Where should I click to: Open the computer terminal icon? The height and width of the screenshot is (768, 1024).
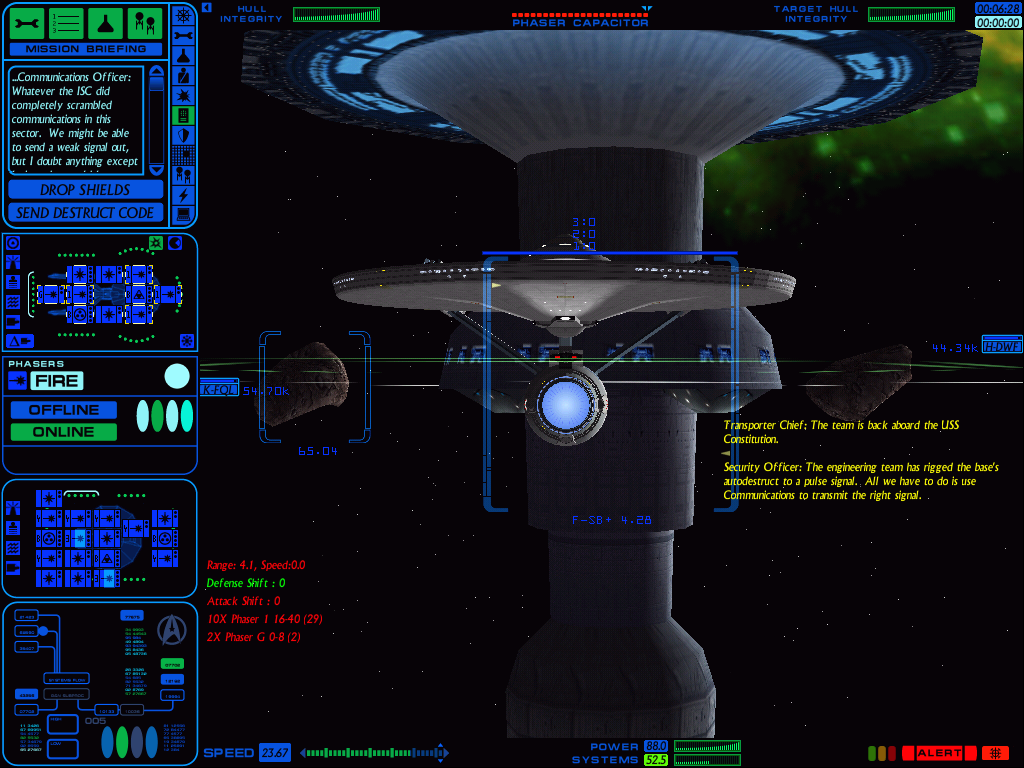tap(183, 214)
